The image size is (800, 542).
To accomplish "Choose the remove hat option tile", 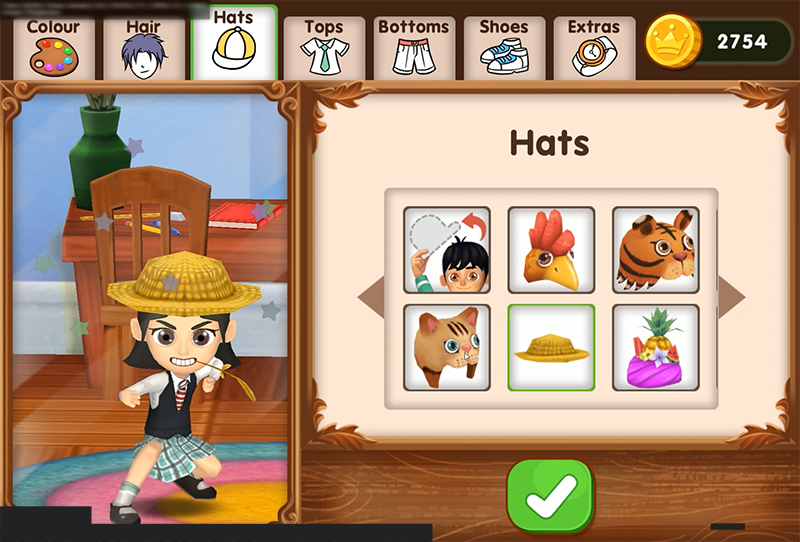I will click(x=447, y=250).
